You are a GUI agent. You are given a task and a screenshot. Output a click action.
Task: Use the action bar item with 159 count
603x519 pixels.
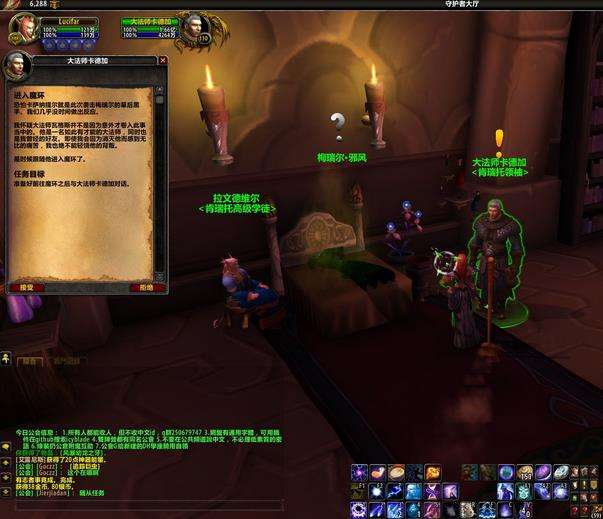click(x=525, y=472)
